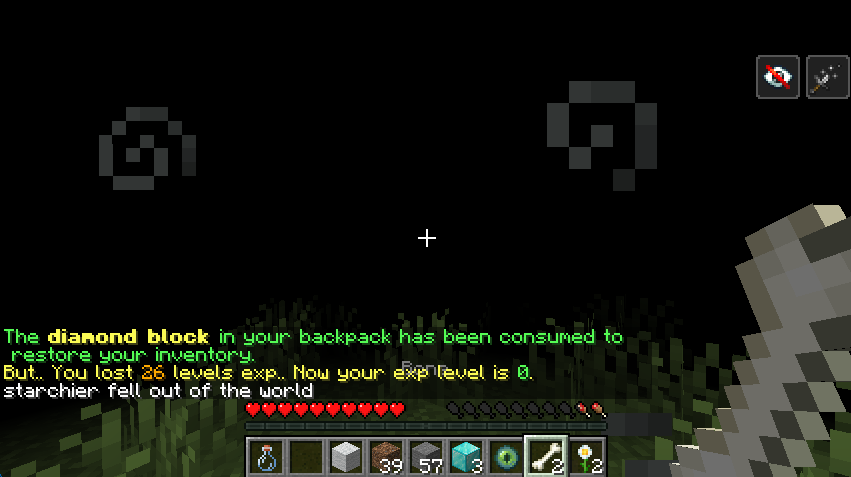Pick the diamond block hotbar slot

tap(465, 457)
